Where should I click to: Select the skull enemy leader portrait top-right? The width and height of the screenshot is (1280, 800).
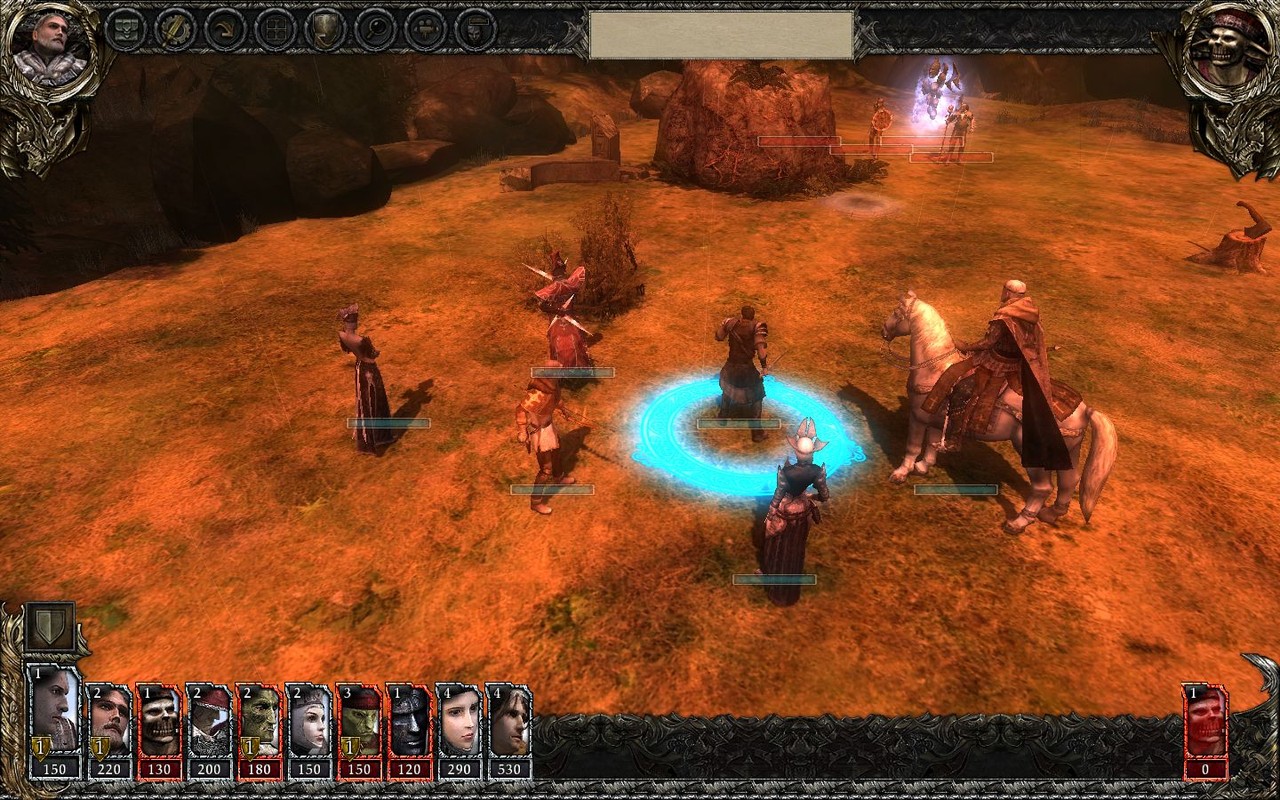click(x=1228, y=47)
